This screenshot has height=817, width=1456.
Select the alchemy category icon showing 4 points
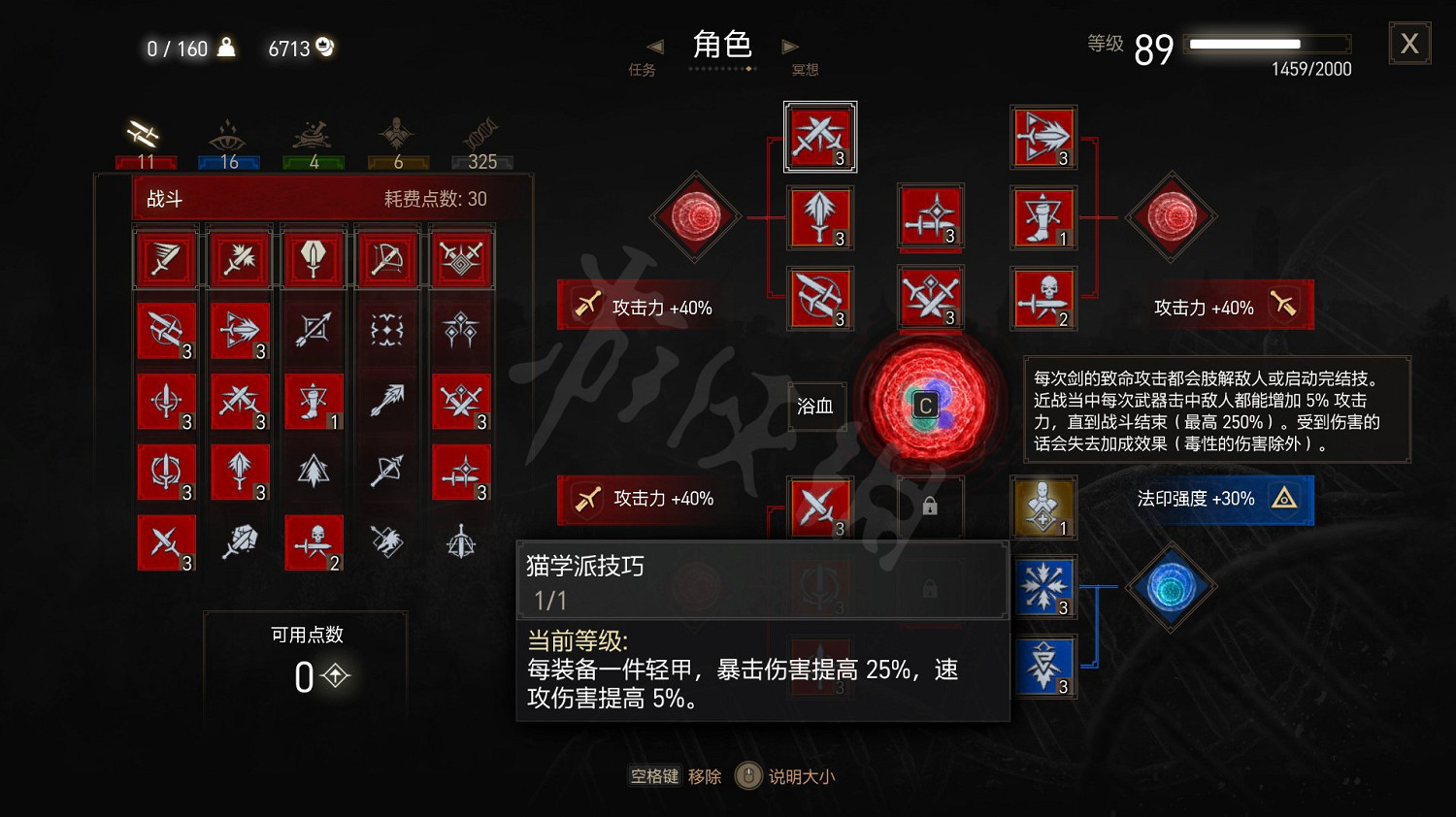point(313,136)
